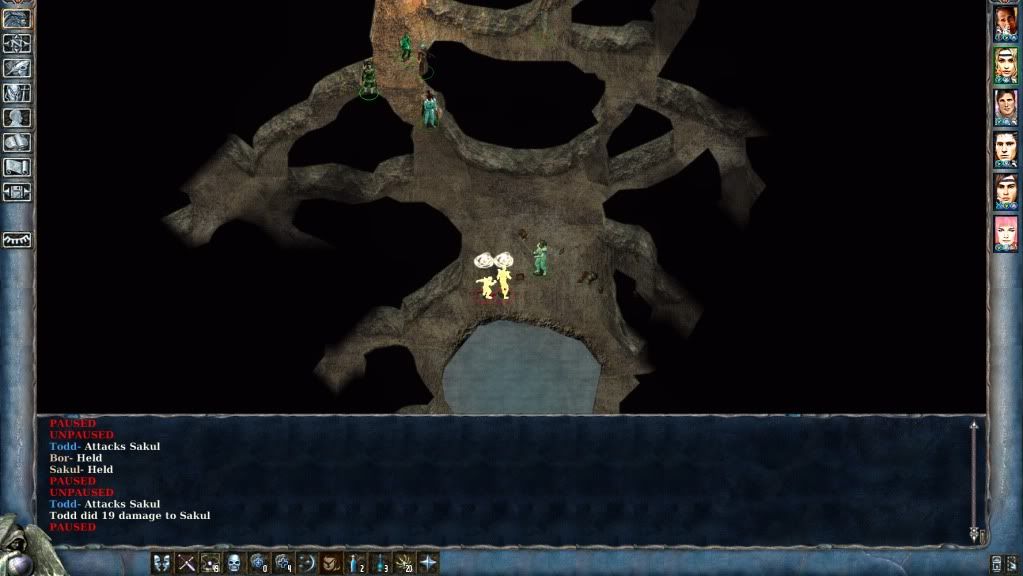Viewport: 1023px width, 576px height.
Task: Select the brown owl hotbar icon
Action: pos(331,563)
